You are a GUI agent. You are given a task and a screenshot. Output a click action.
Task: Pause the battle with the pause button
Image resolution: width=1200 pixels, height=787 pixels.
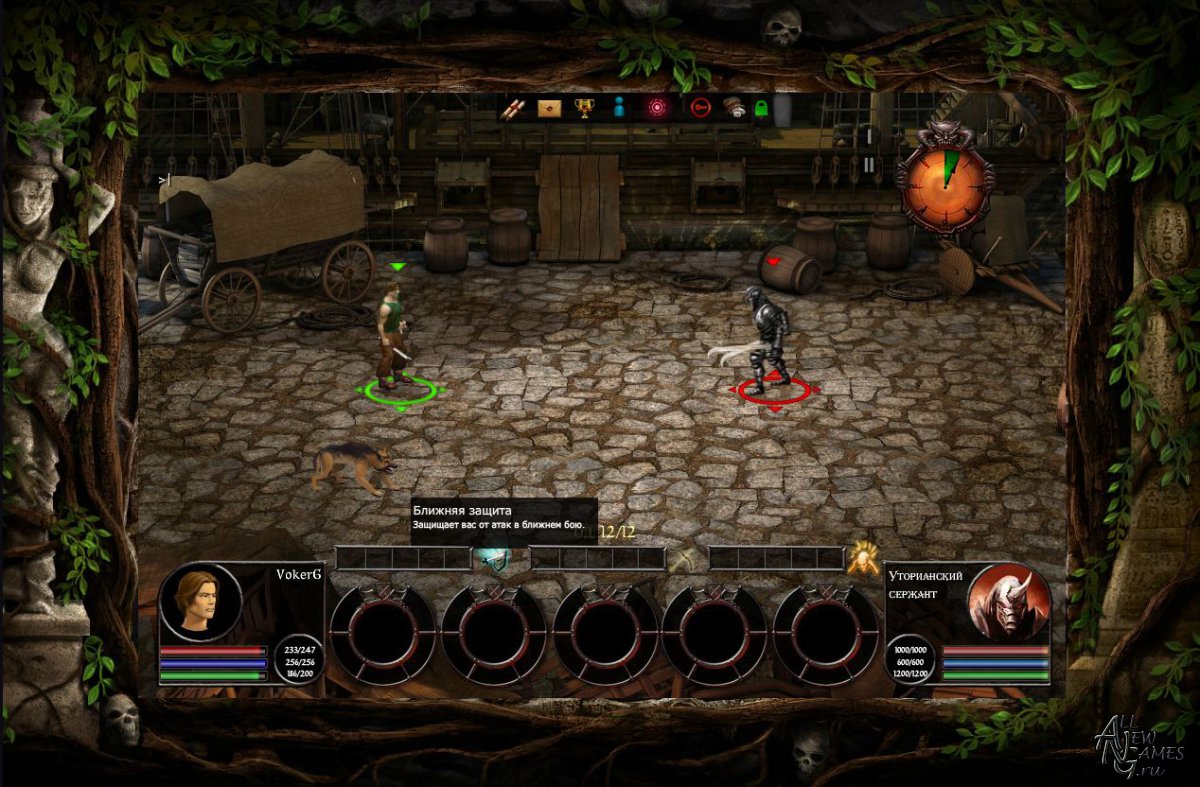(x=869, y=164)
